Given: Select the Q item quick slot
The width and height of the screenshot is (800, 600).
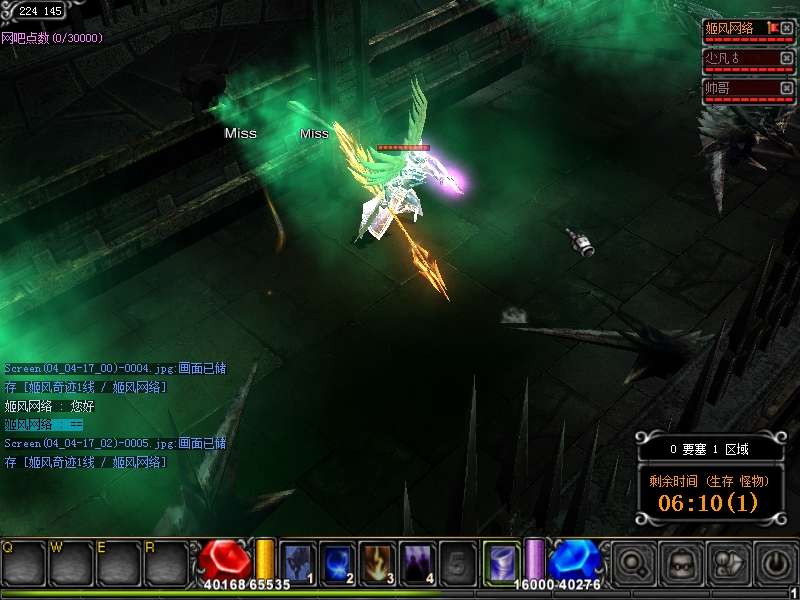Looking at the screenshot, I should point(23,562).
